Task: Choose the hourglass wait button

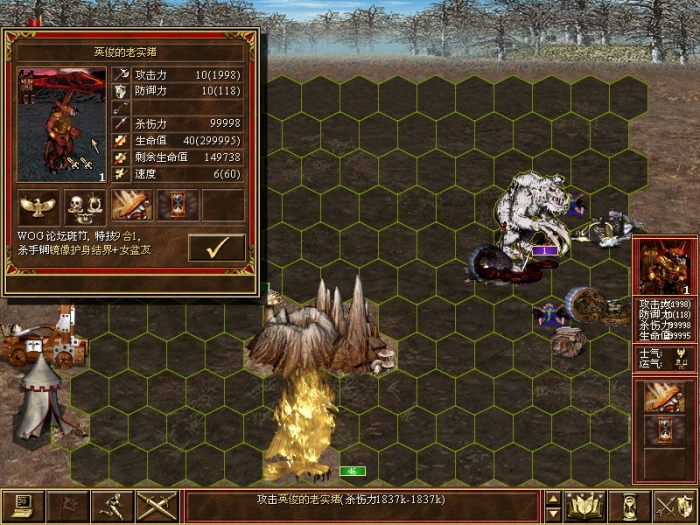Action: pos(630,506)
